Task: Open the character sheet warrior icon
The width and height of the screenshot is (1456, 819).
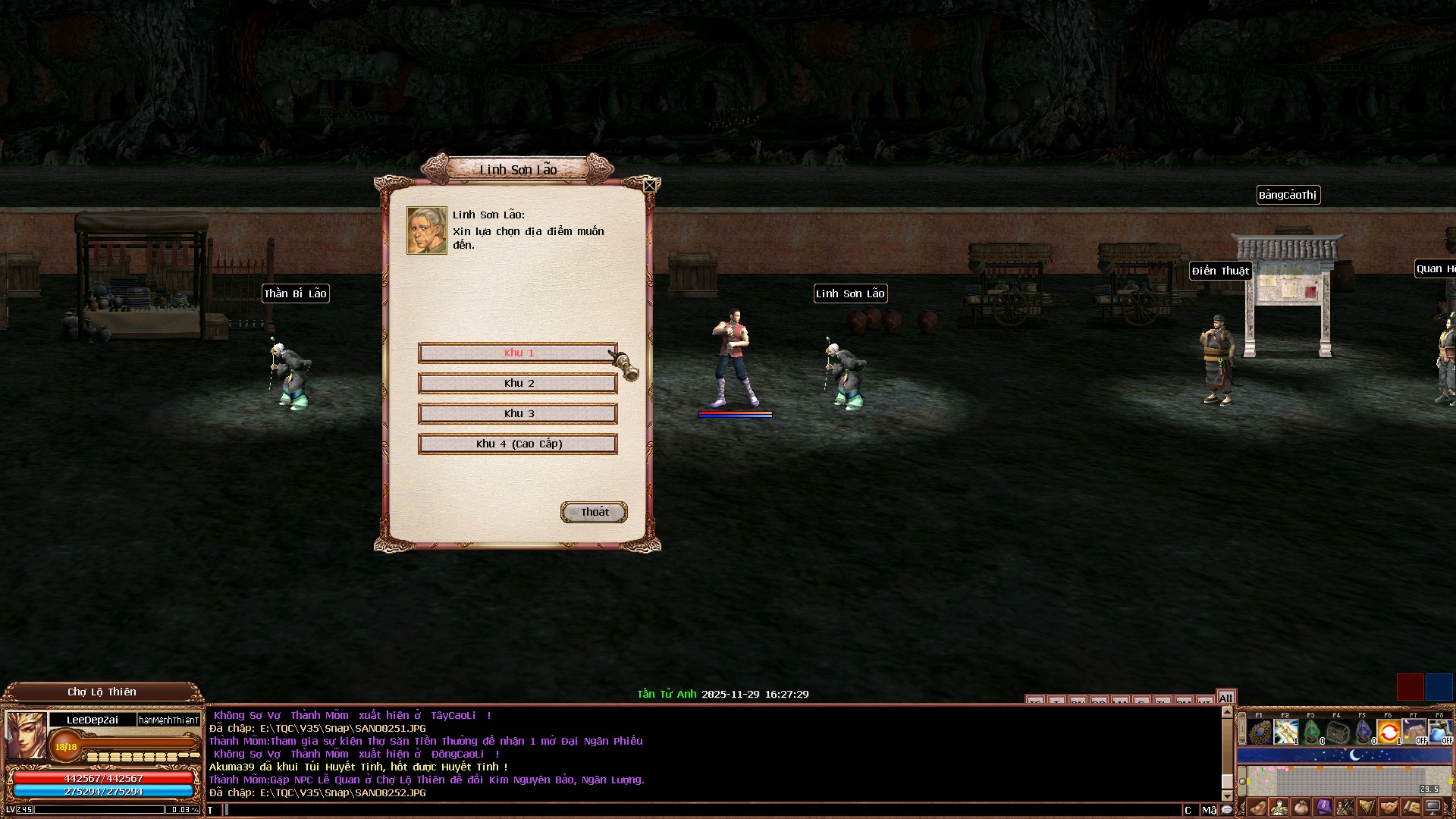Action: click(1279, 808)
